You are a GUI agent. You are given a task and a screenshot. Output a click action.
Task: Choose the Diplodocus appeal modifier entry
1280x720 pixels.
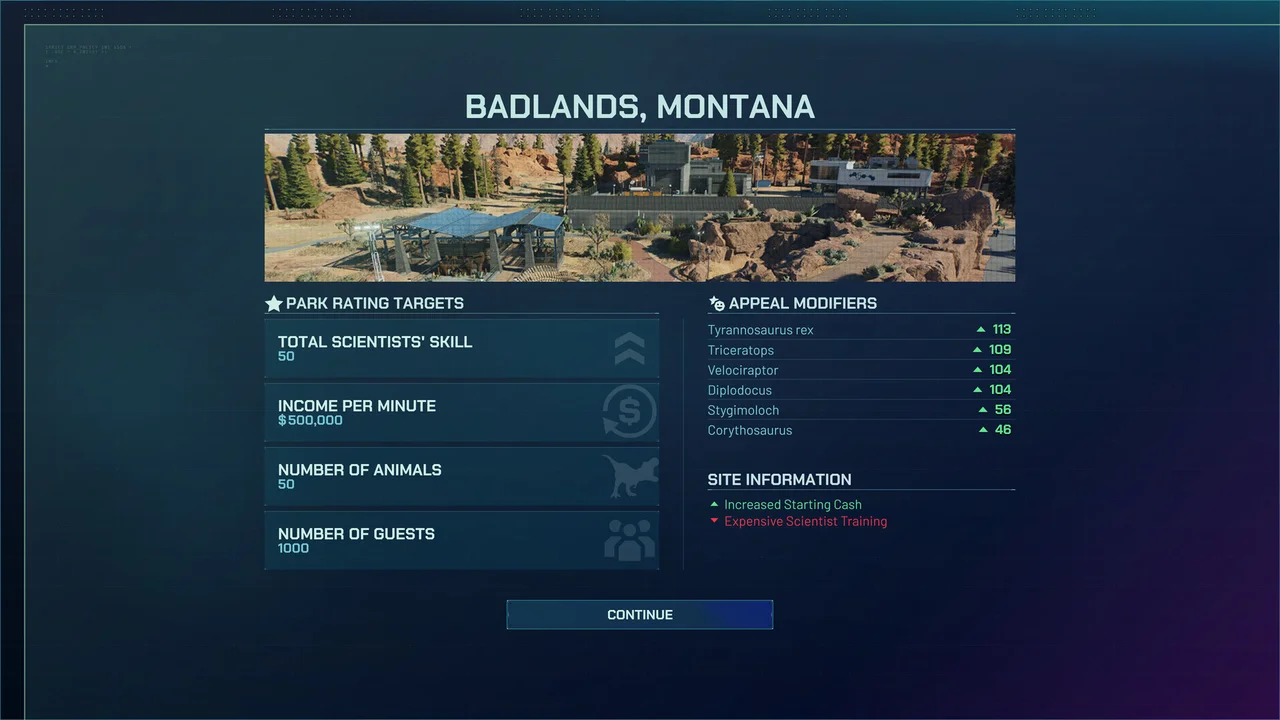coord(860,390)
